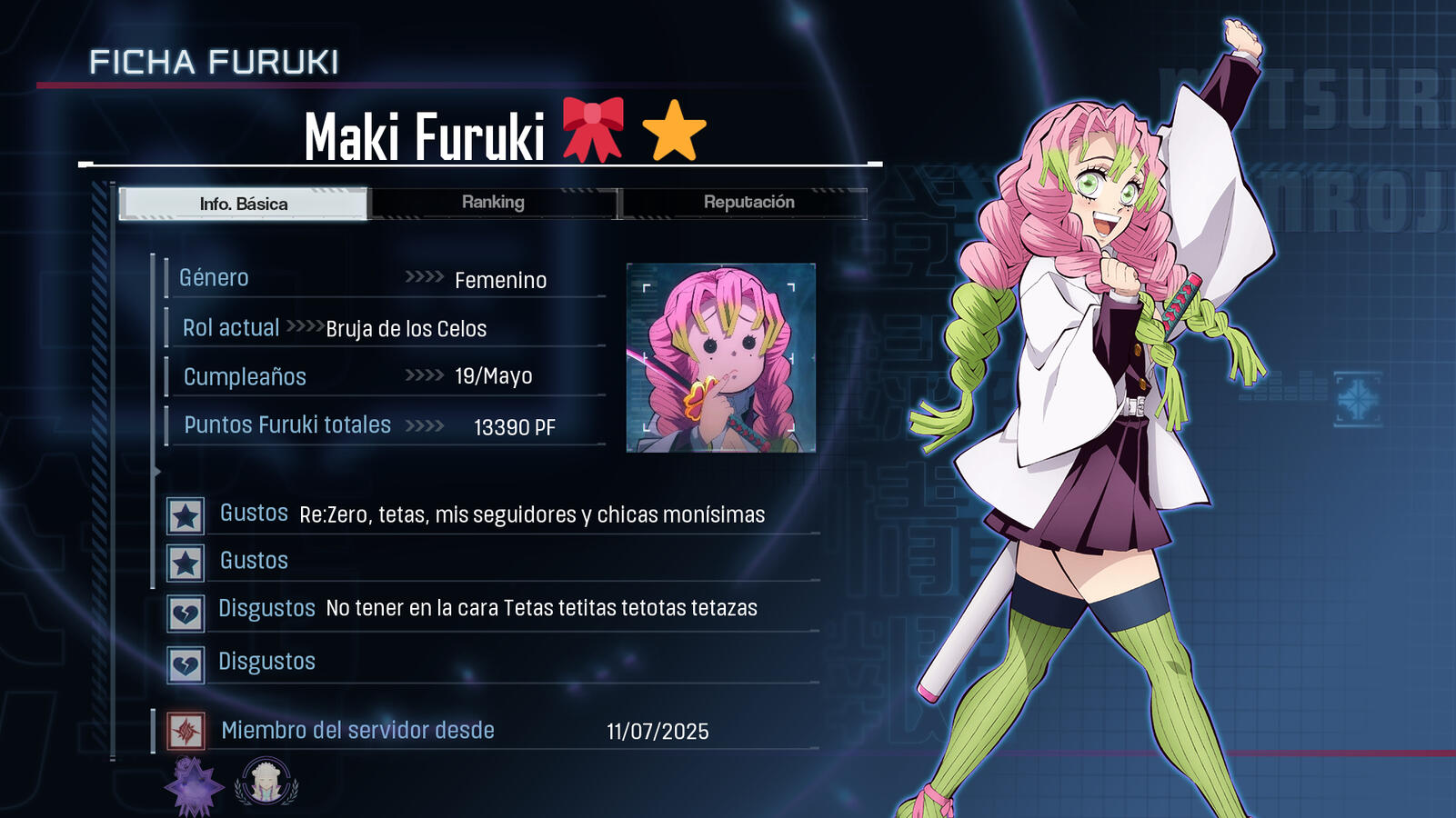Image resolution: width=1456 pixels, height=818 pixels.
Task: Select the purple star badge icon
Action: click(x=194, y=785)
